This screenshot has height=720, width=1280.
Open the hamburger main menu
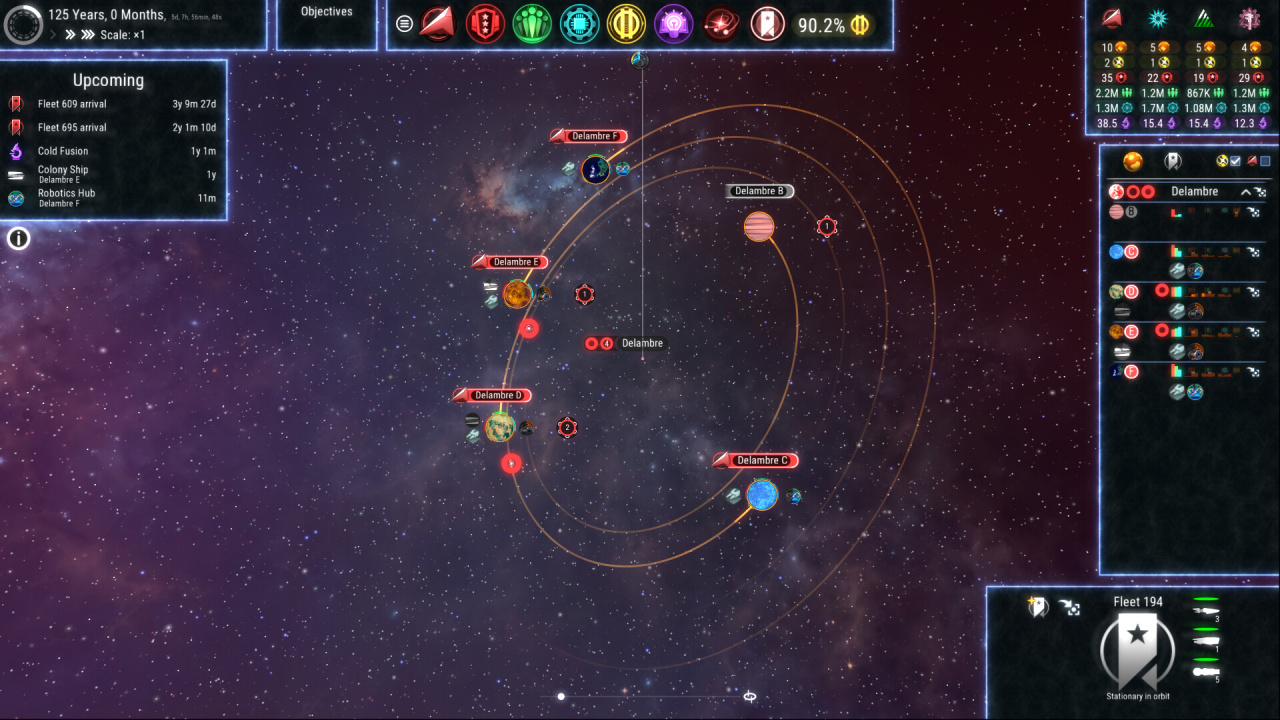(x=404, y=24)
